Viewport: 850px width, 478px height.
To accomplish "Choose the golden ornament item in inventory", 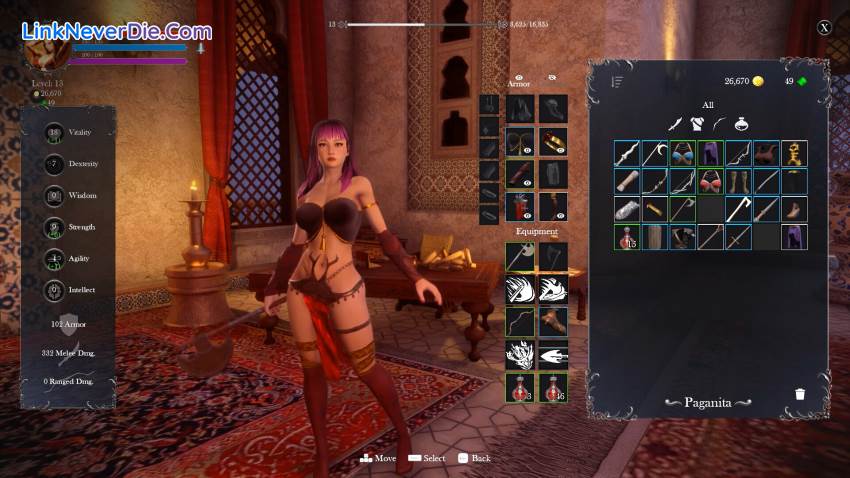I will coord(795,153).
